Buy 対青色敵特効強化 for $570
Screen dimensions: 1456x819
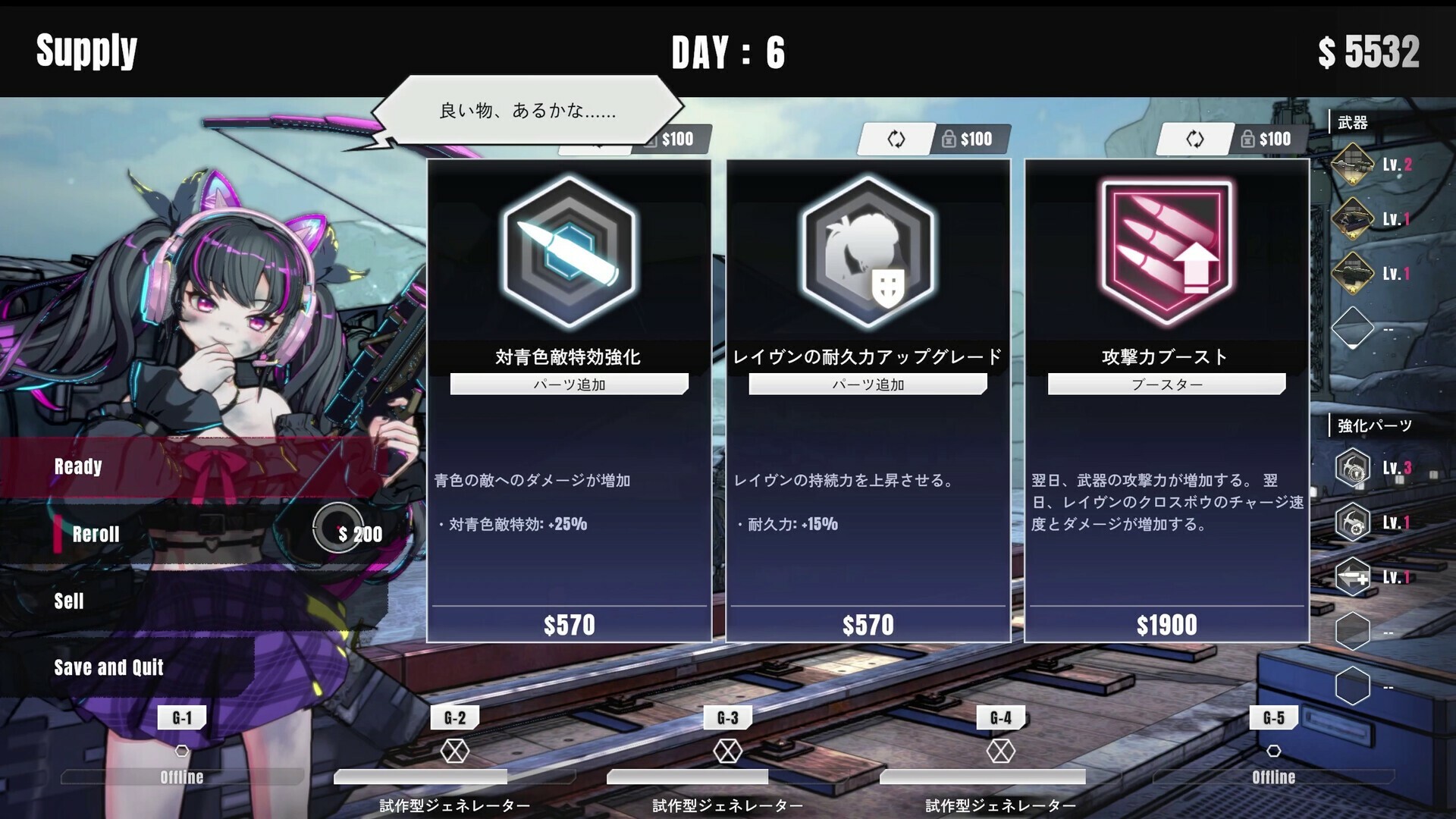pyautogui.click(x=570, y=624)
